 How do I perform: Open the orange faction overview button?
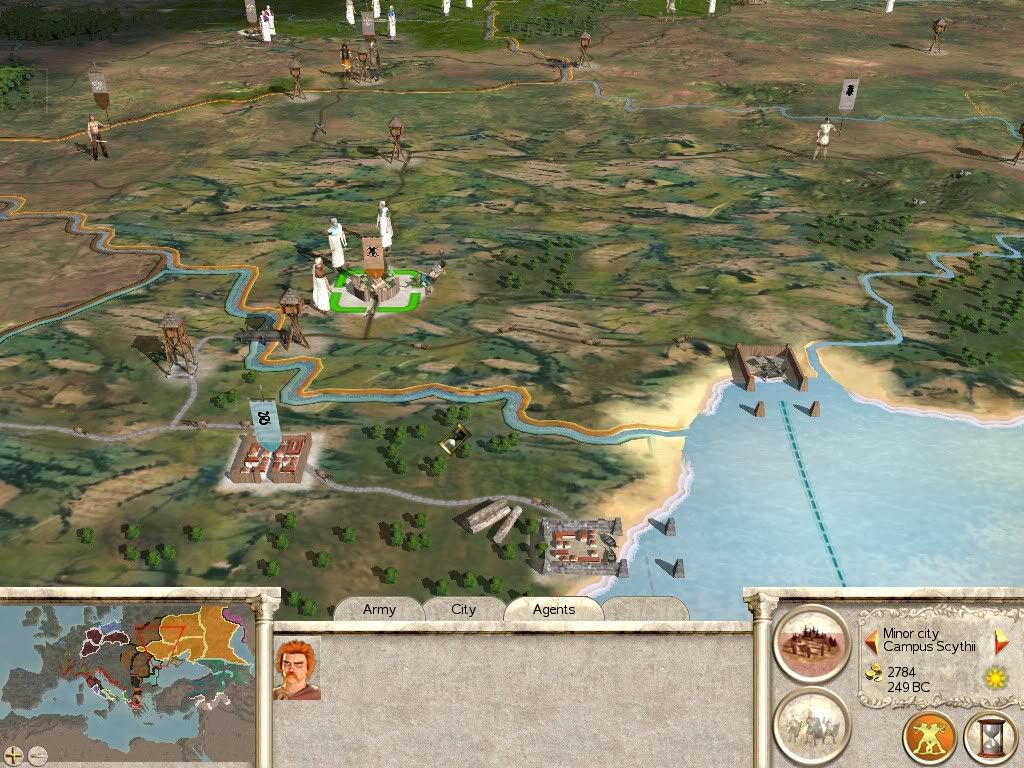coord(929,739)
